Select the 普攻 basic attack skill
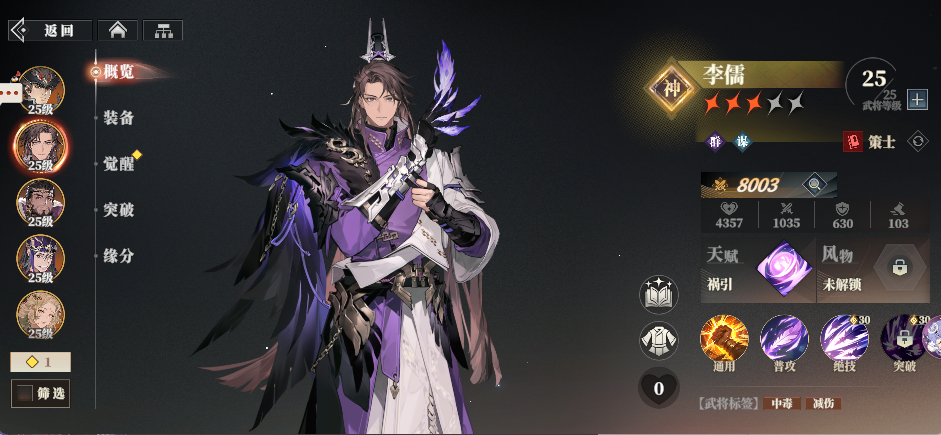The image size is (941, 435). click(784, 339)
